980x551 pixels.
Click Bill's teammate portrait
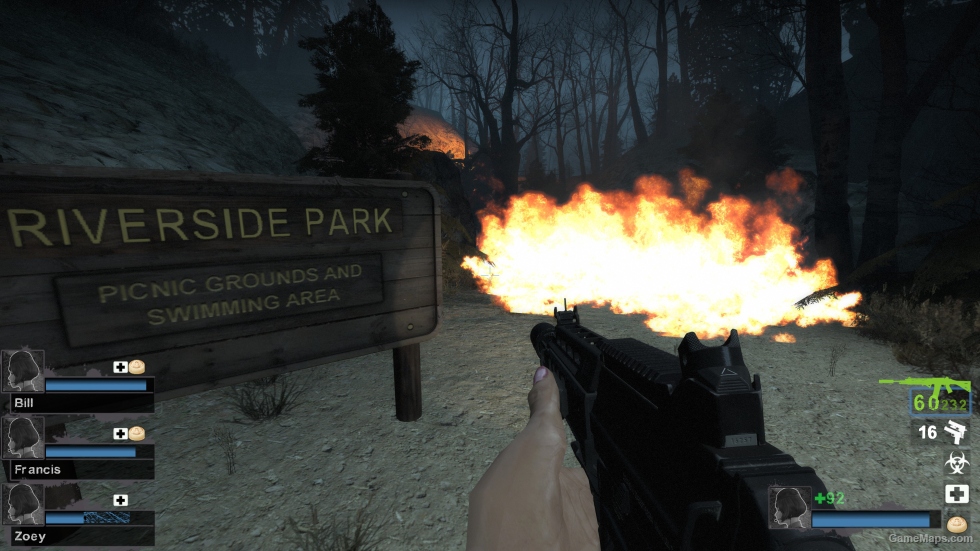[23, 370]
